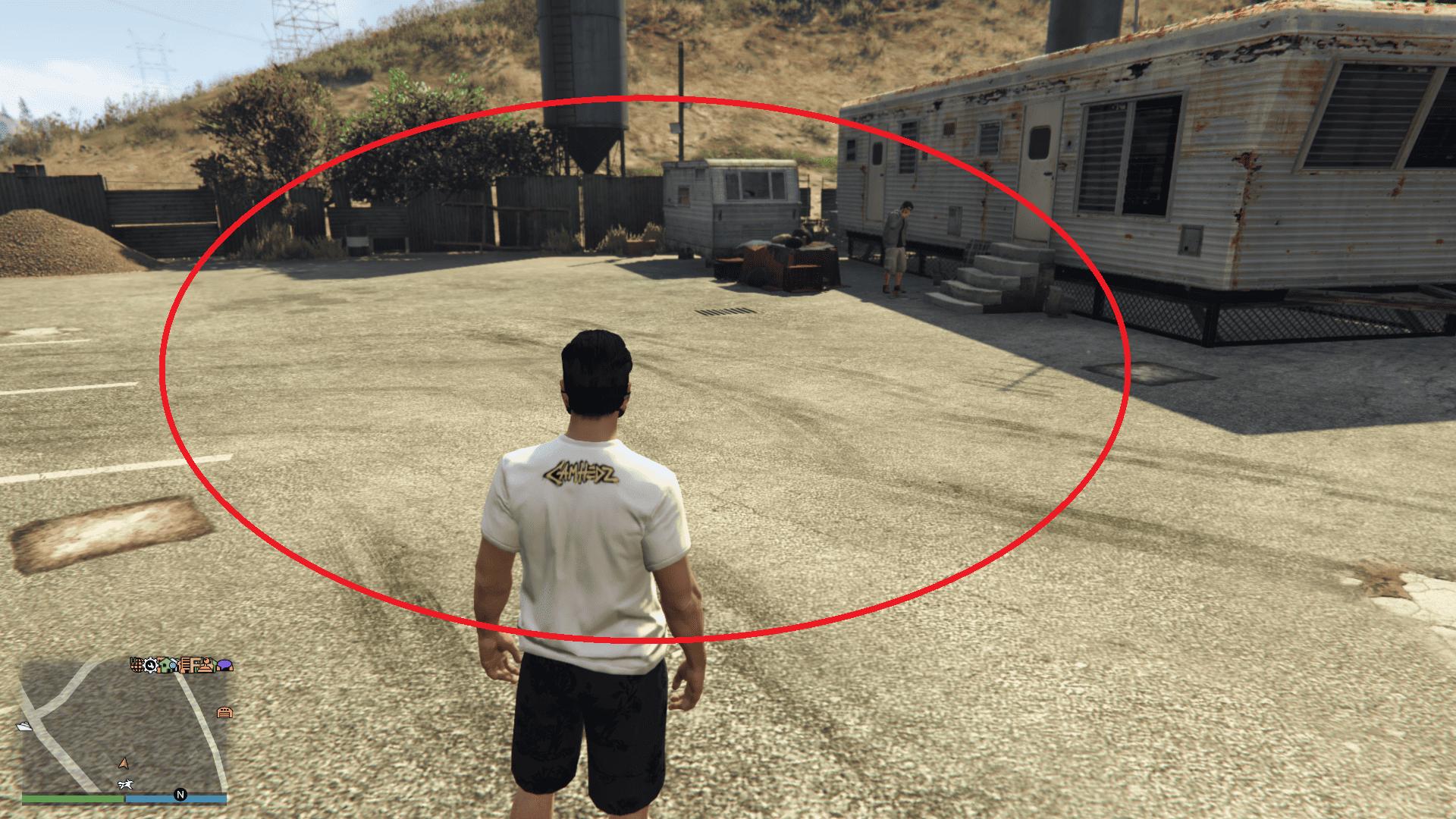Select the person-at-desk minimap blip
Screen dimensions: 1456x819
pos(206,666)
